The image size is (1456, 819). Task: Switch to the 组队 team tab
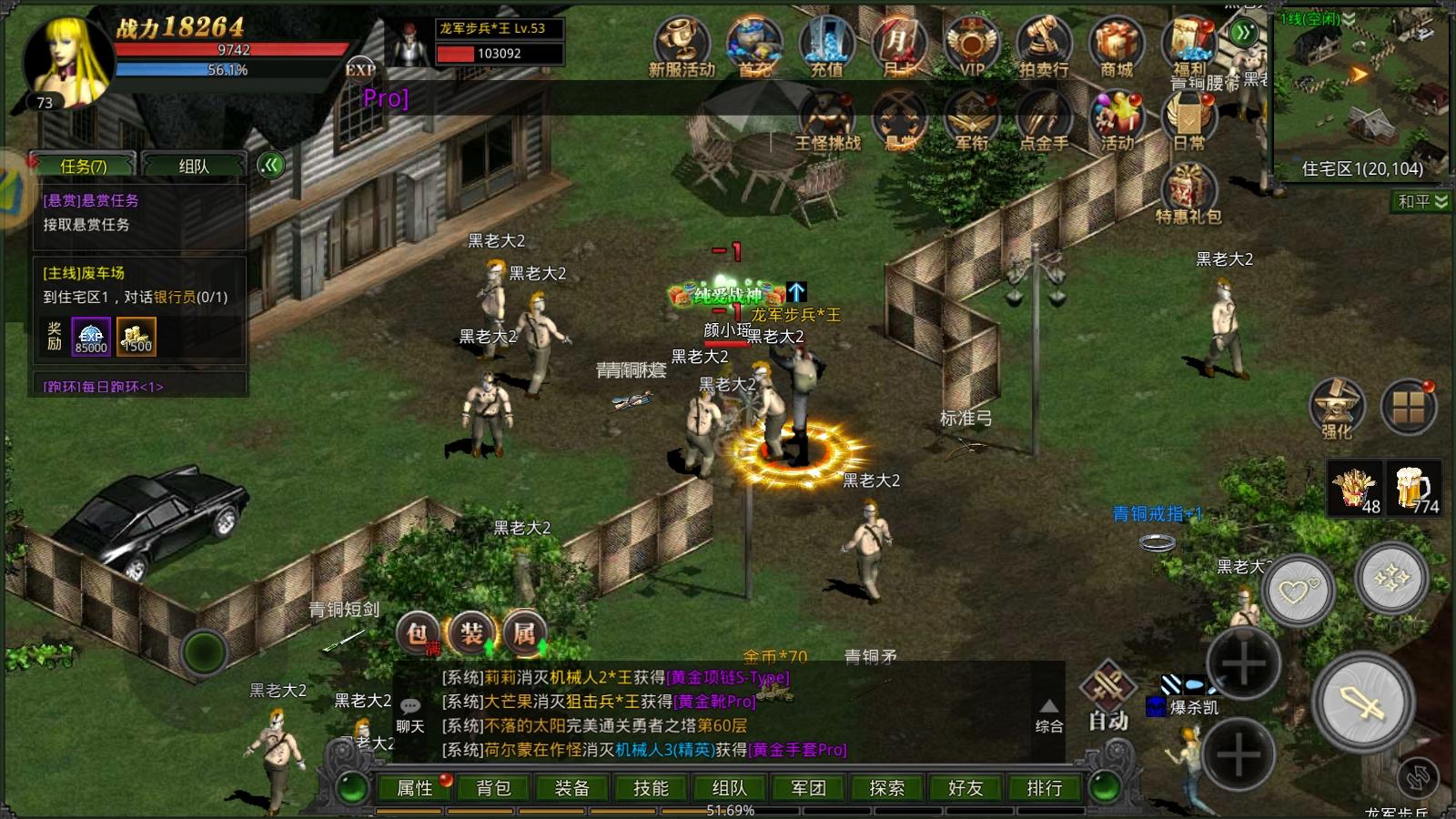(194, 166)
